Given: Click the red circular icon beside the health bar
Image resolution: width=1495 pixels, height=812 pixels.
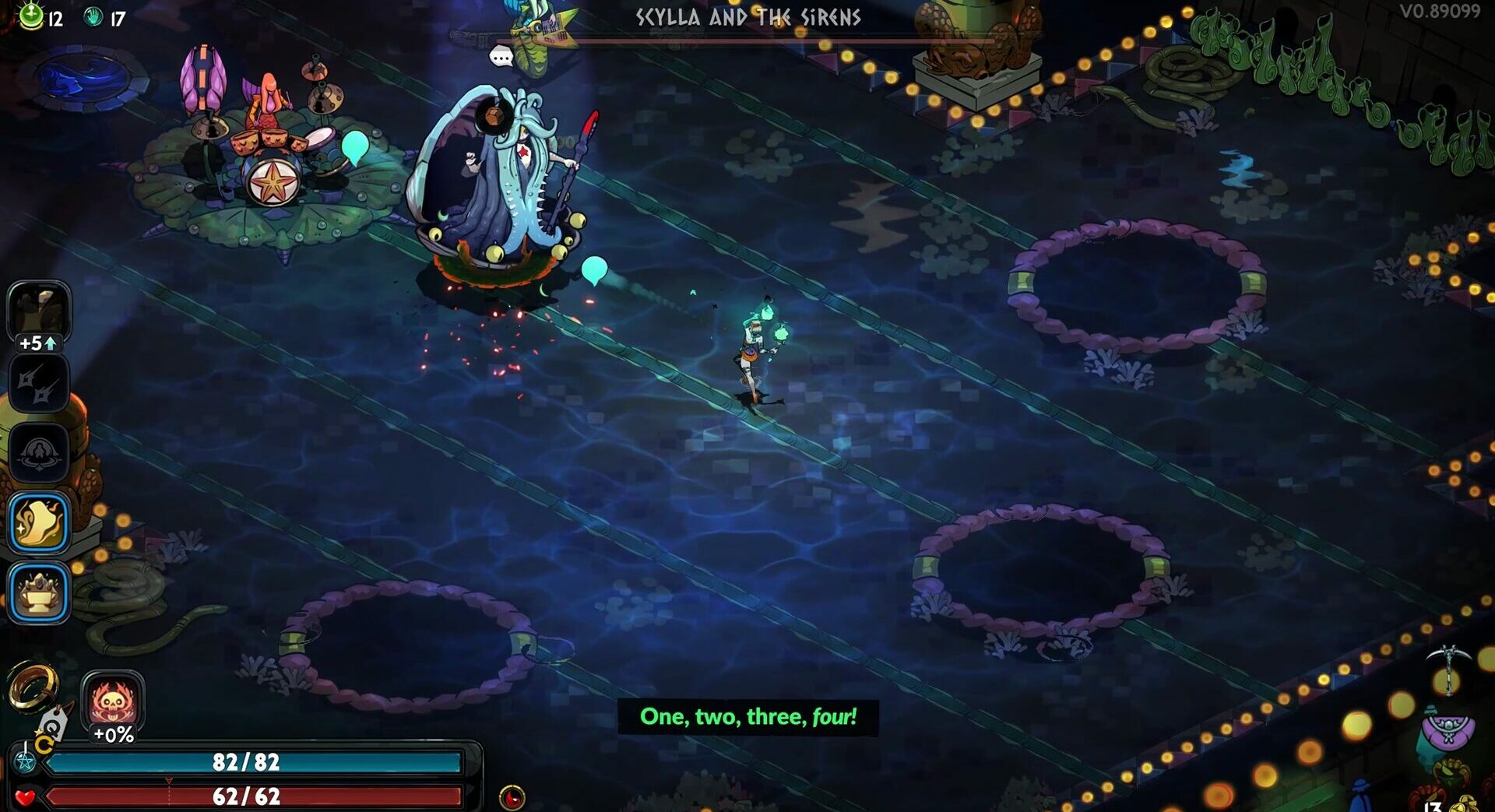Looking at the screenshot, I should (x=512, y=797).
